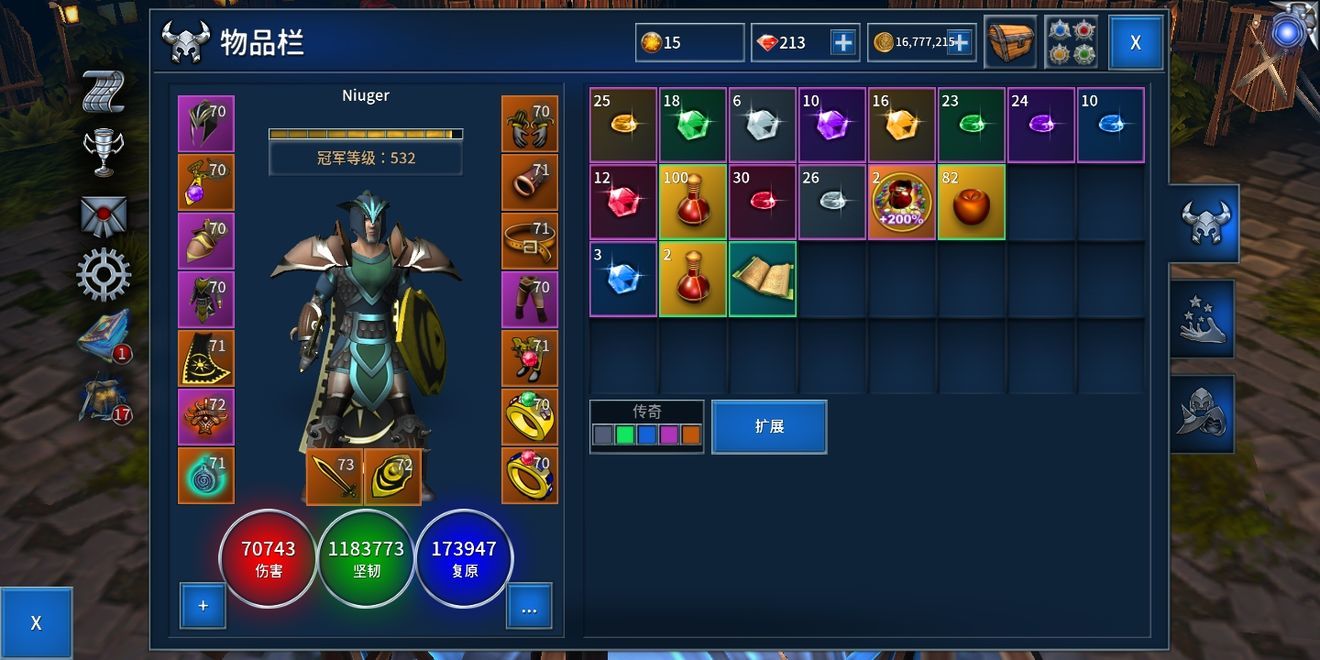Select the equipped belt slot
Viewport: 1320px width, 660px height.
tap(529, 241)
